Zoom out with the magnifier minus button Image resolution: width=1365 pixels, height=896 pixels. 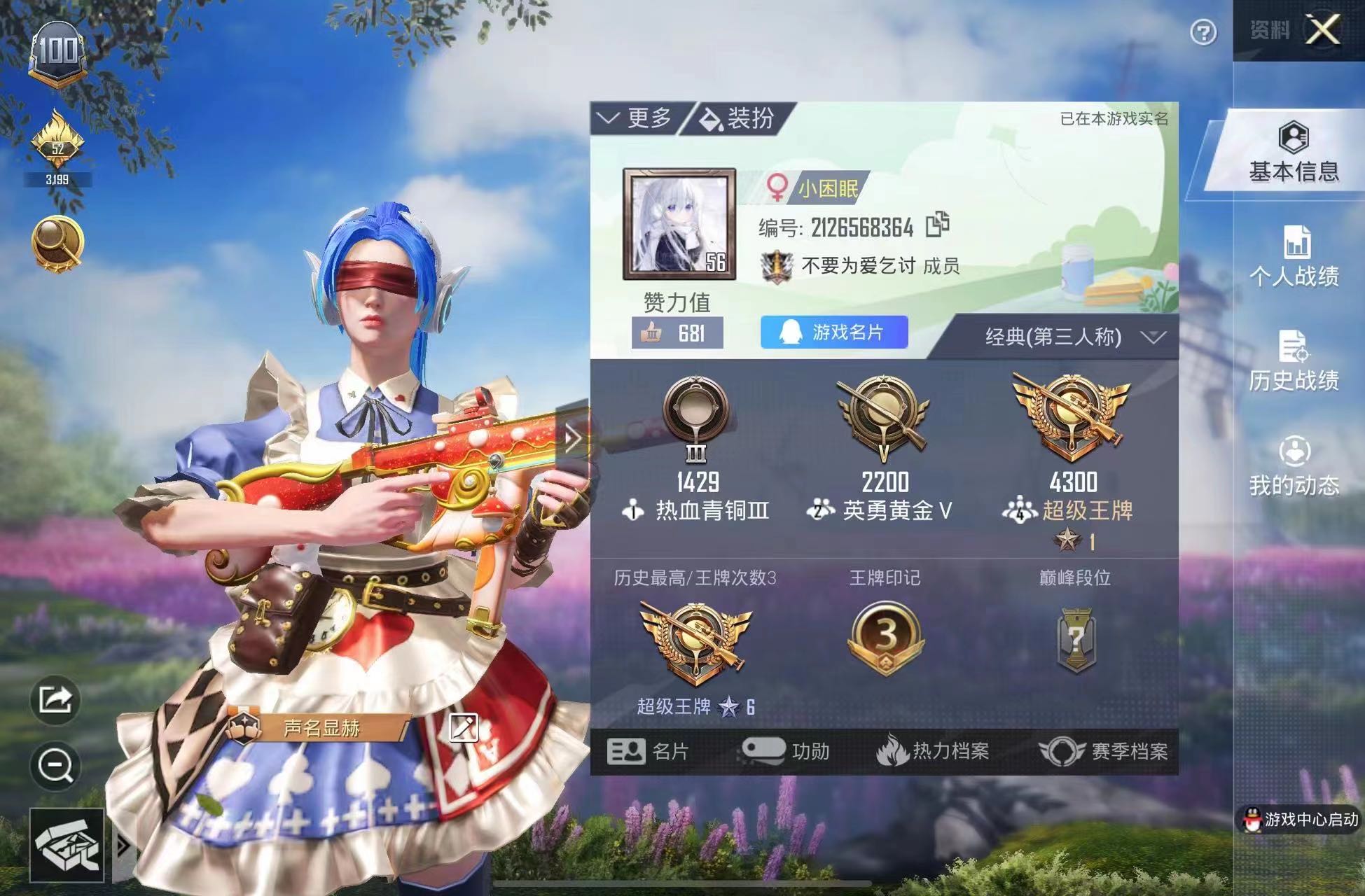point(55,765)
